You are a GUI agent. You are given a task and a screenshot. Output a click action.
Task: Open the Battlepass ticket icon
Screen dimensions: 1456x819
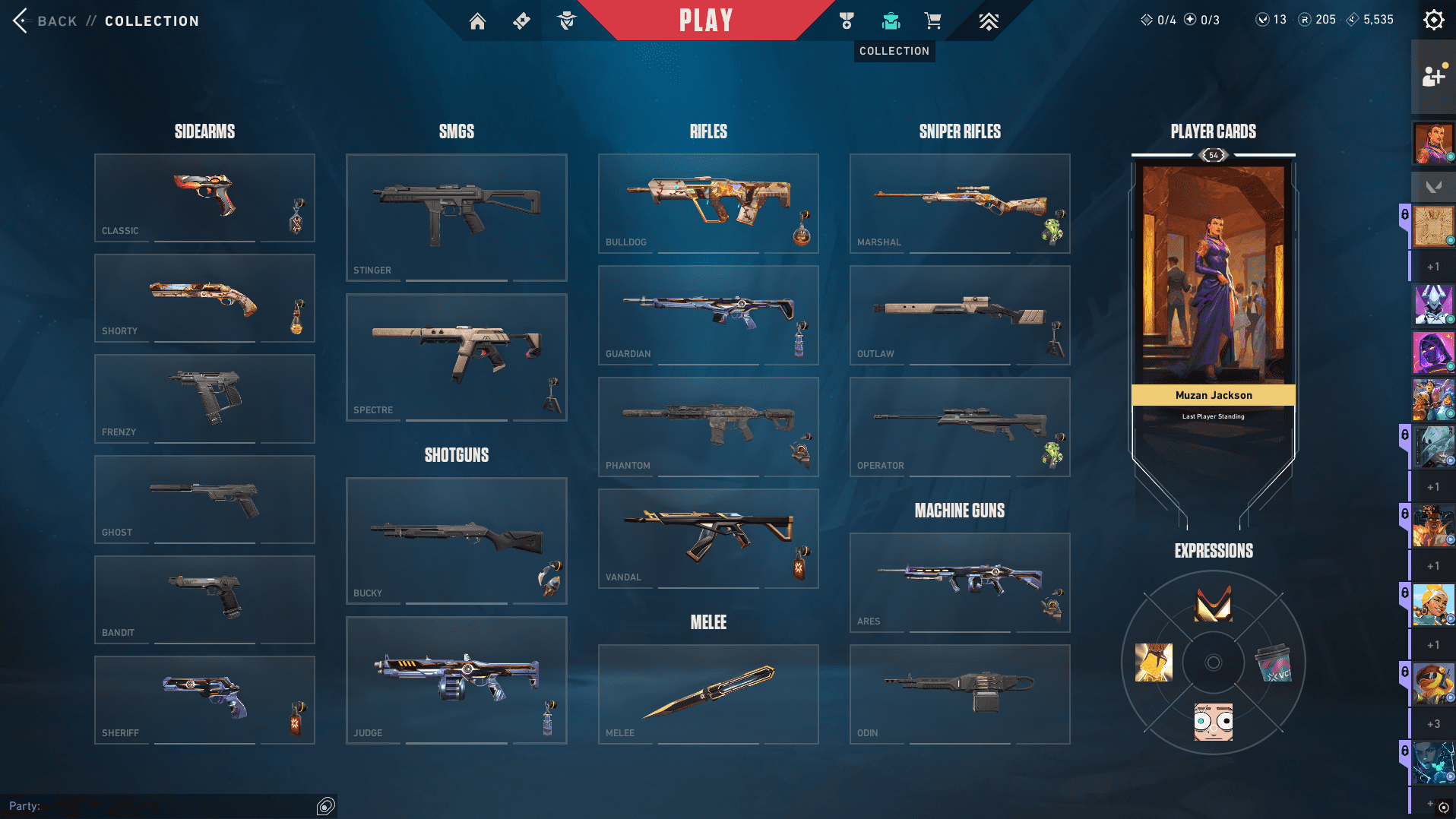521,21
